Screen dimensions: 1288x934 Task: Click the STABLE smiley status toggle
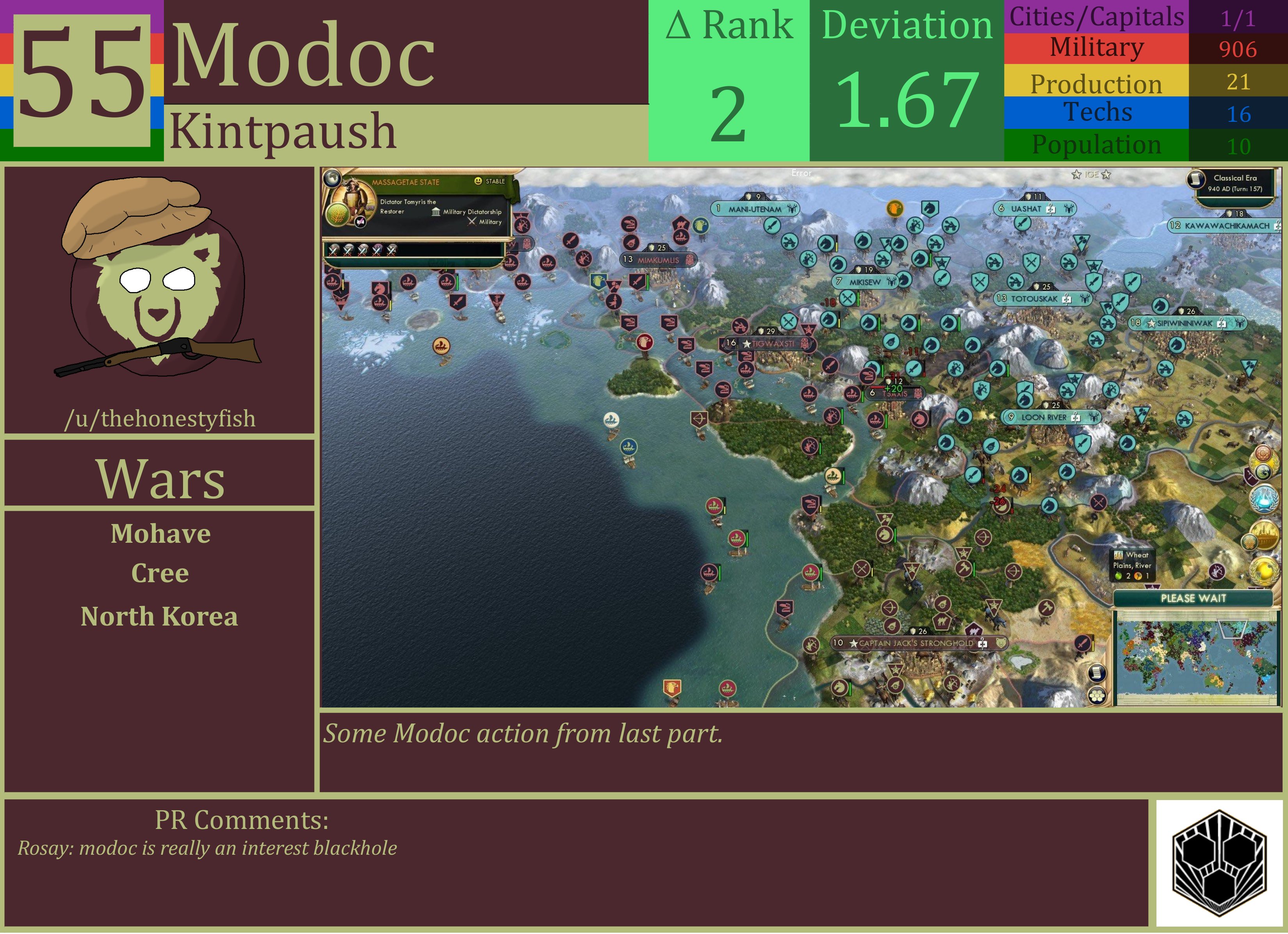479,181
